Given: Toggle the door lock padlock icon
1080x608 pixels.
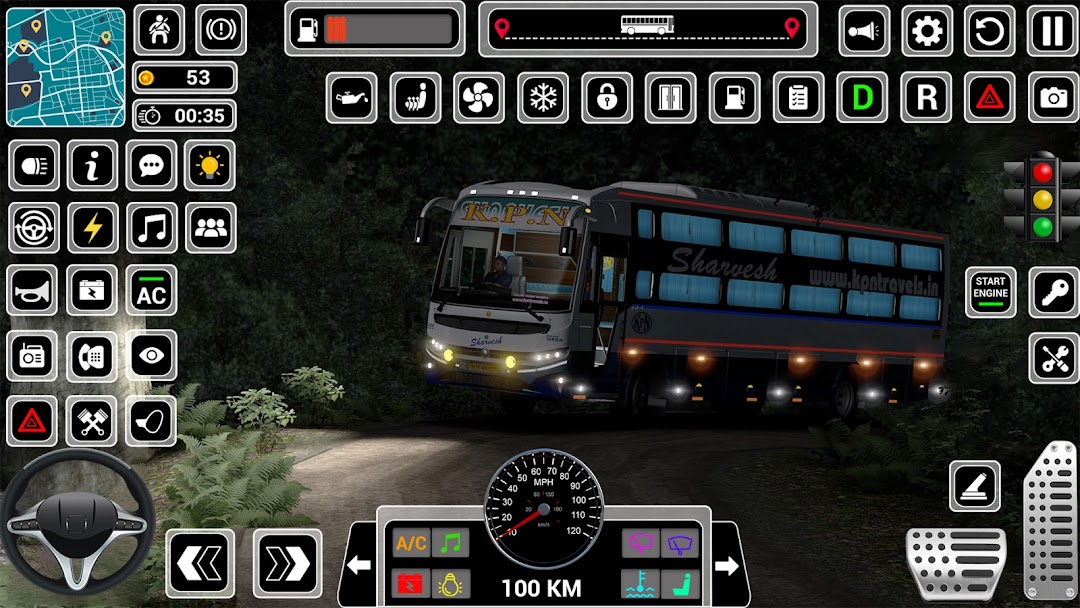Looking at the screenshot, I should (x=607, y=98).
